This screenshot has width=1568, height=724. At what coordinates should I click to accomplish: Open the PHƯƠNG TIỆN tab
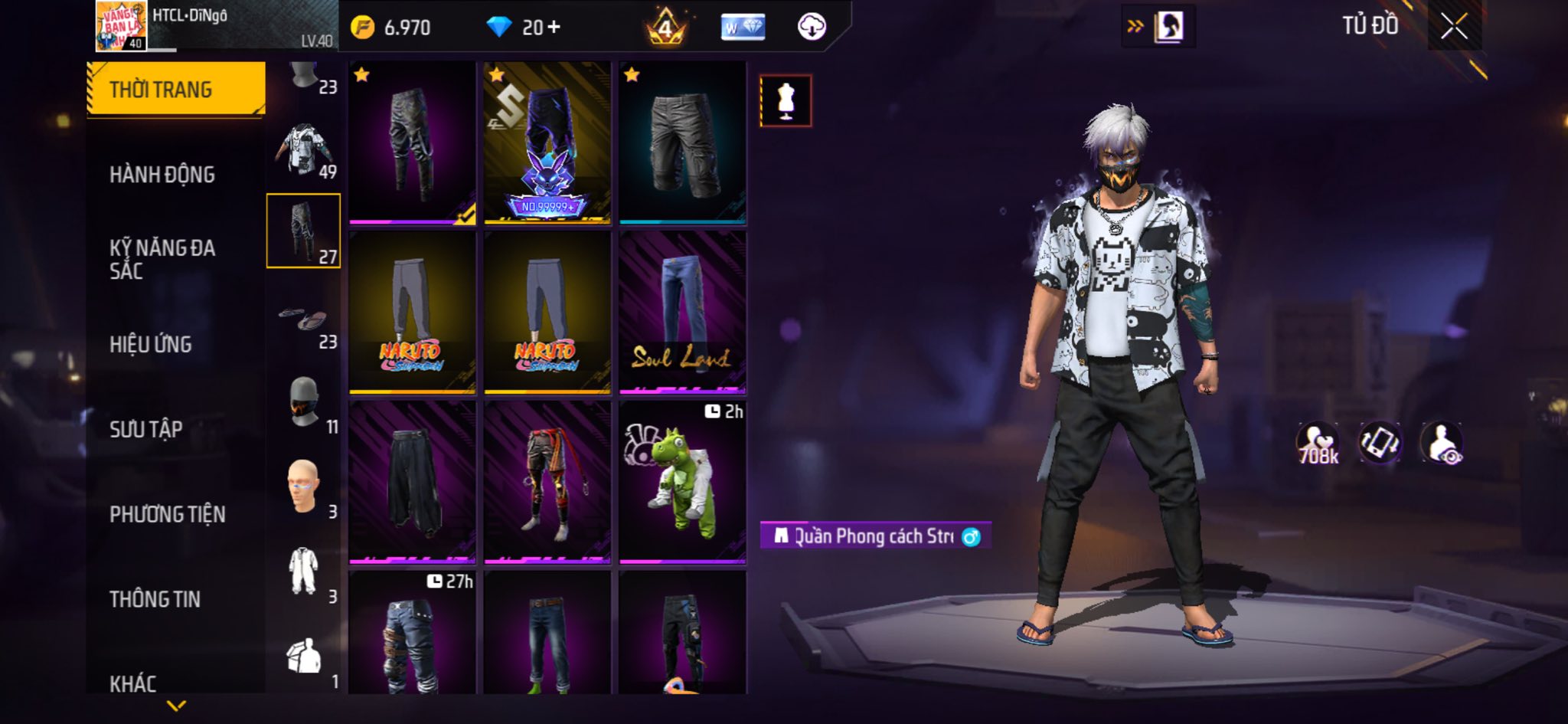tap(168, 514)
